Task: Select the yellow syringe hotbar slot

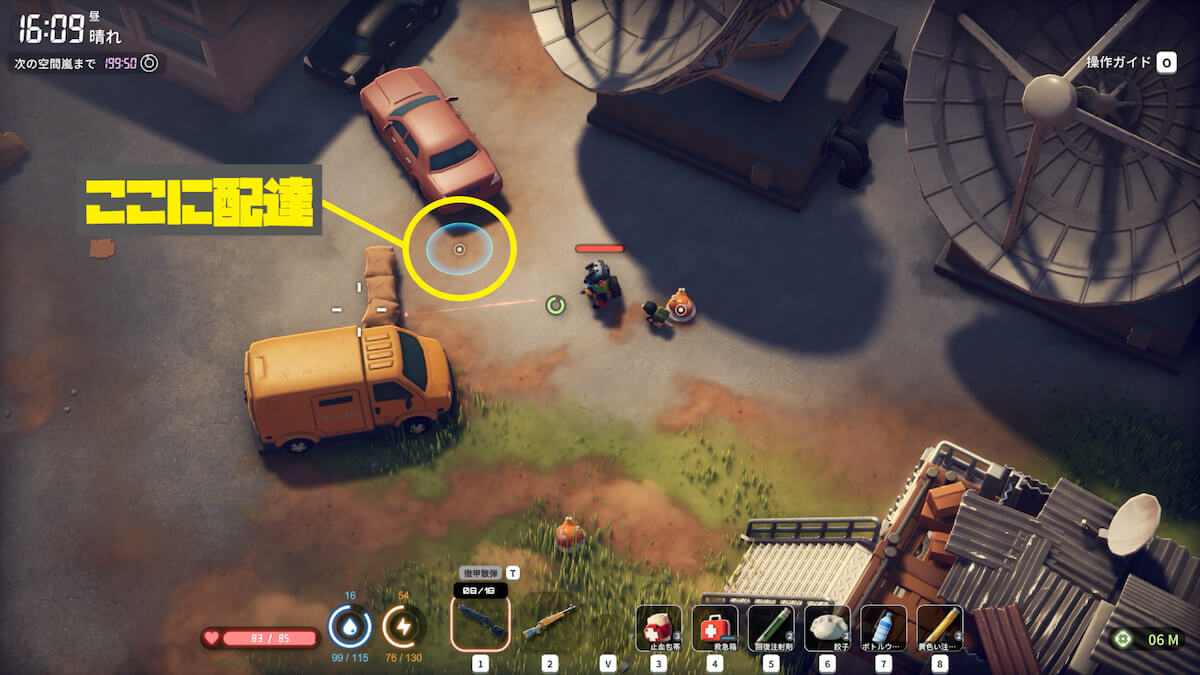Action: pos(939,628)
